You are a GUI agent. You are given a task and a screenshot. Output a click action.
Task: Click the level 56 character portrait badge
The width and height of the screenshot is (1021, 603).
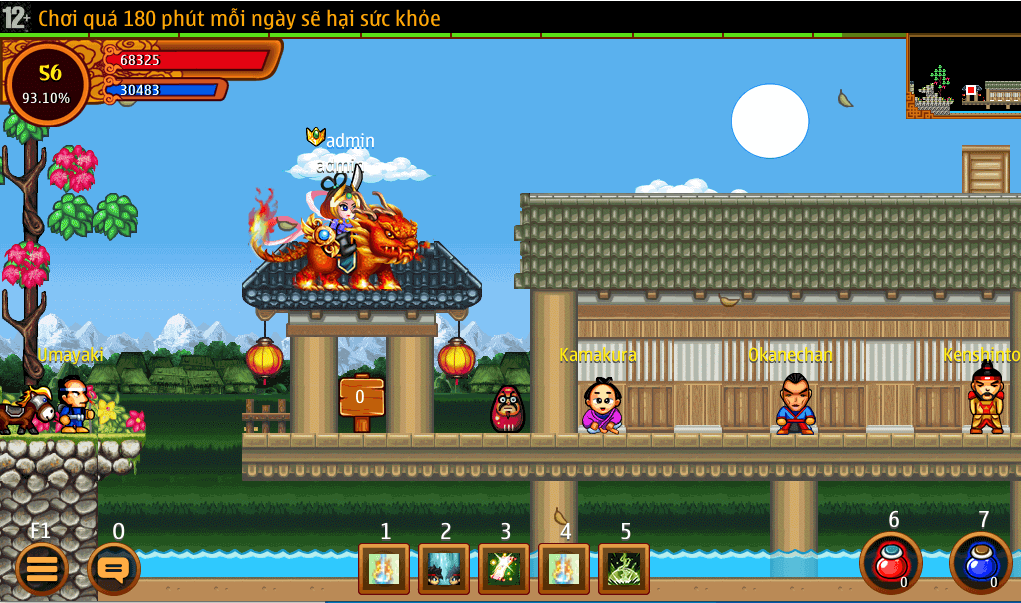(48, 82)
